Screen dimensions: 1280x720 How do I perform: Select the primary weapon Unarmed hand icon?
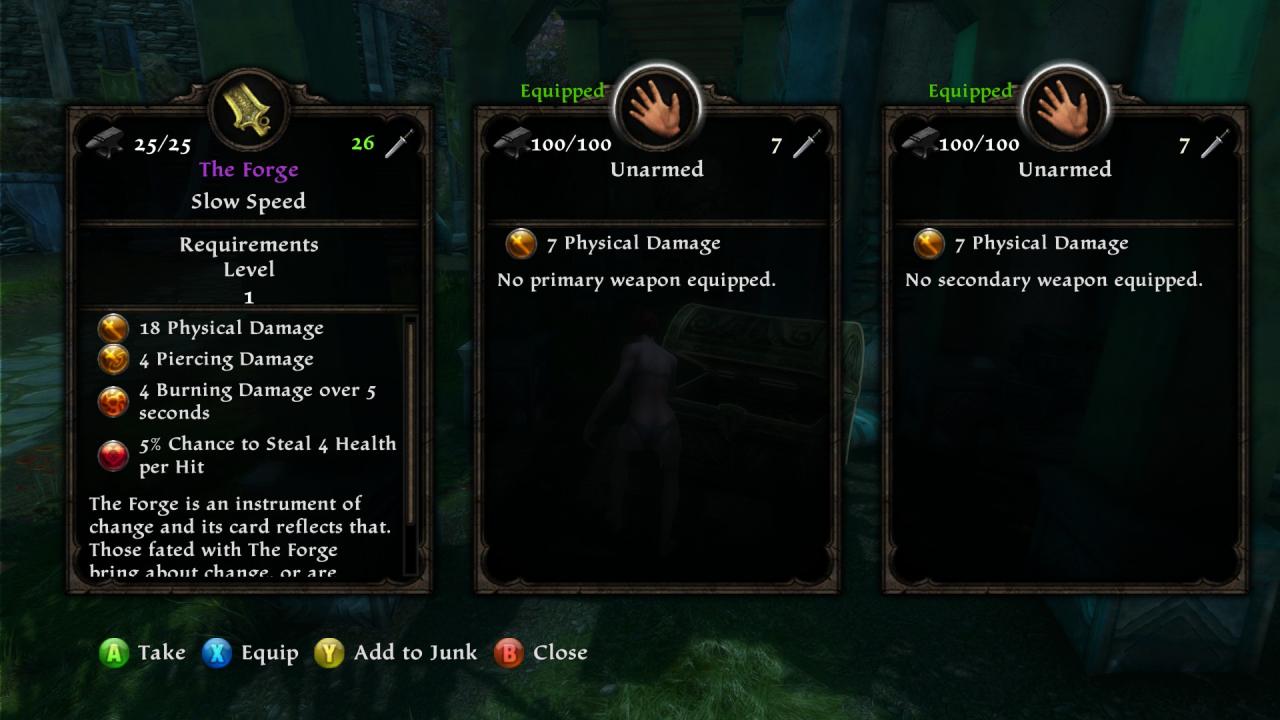click(x=657, y=106)
